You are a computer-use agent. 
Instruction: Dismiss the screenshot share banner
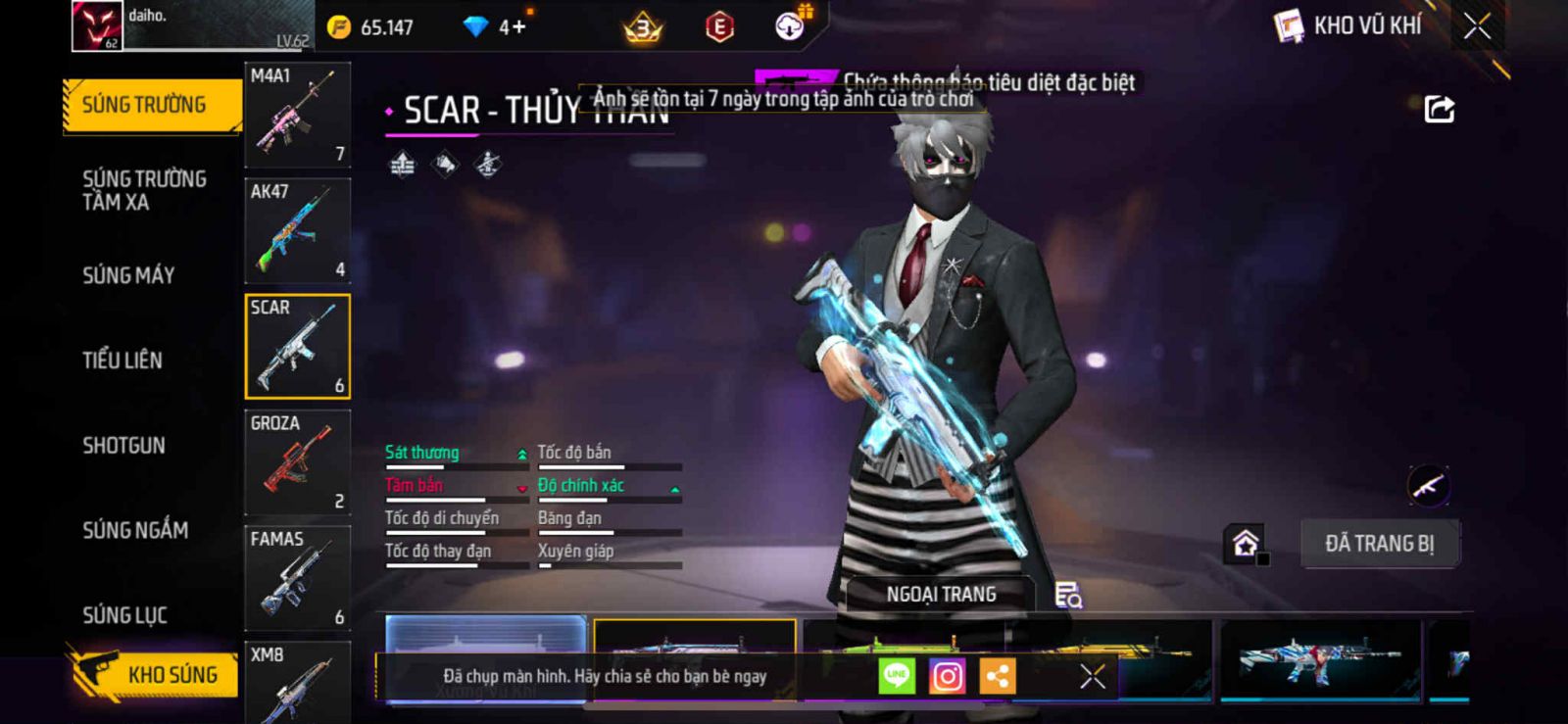[1092, 676]
